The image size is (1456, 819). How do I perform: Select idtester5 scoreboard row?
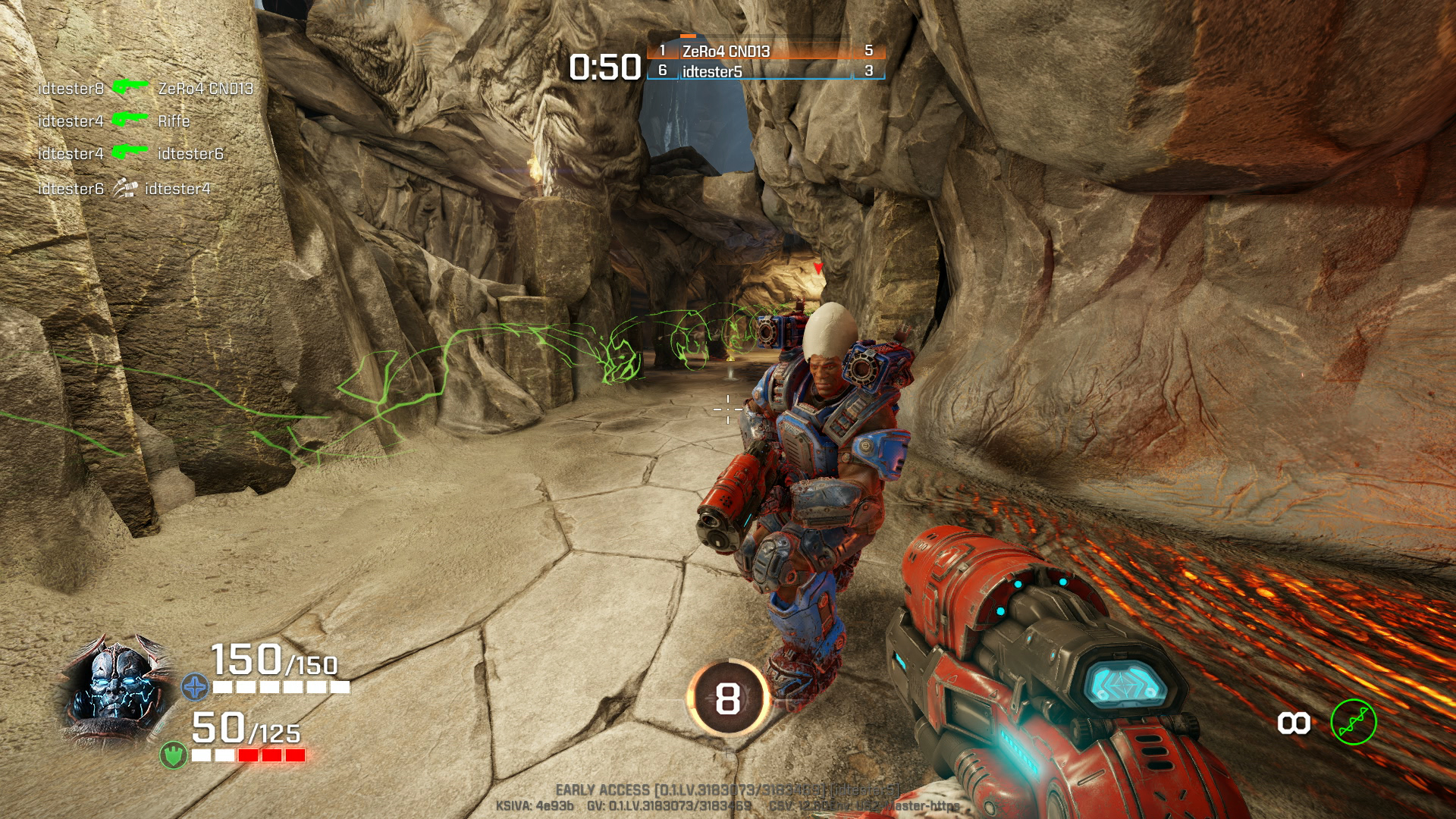pyautogui.click(x=766, y=71)
